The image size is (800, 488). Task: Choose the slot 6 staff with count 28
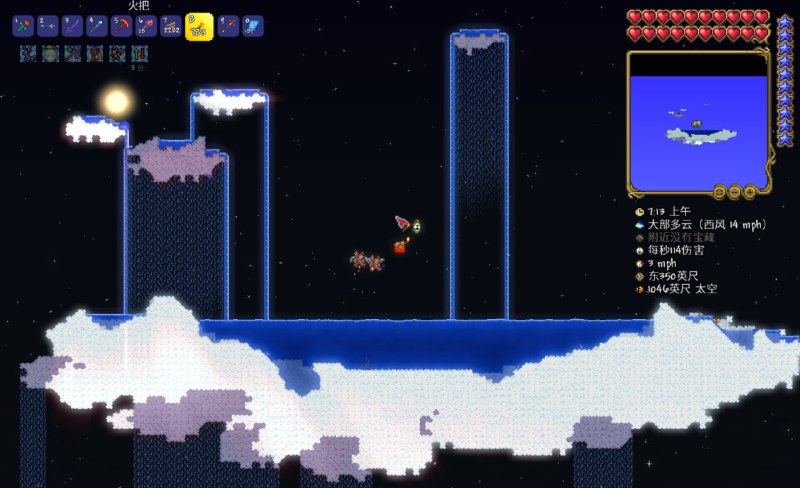tap(147, 26)
